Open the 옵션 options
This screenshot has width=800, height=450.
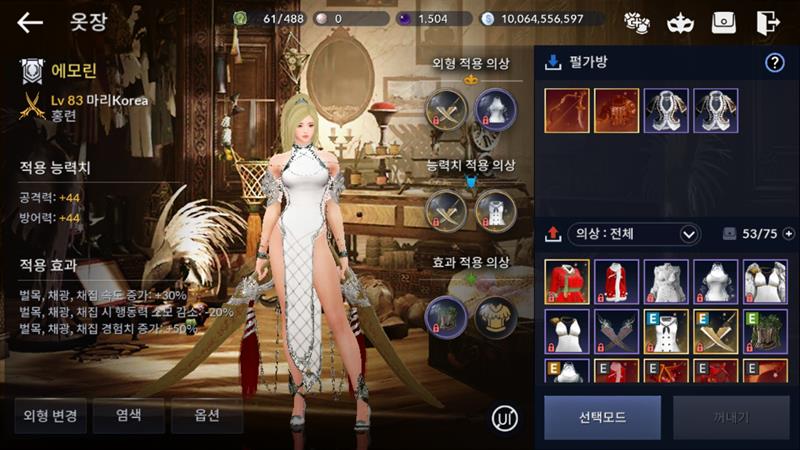(x=206, y=415)
